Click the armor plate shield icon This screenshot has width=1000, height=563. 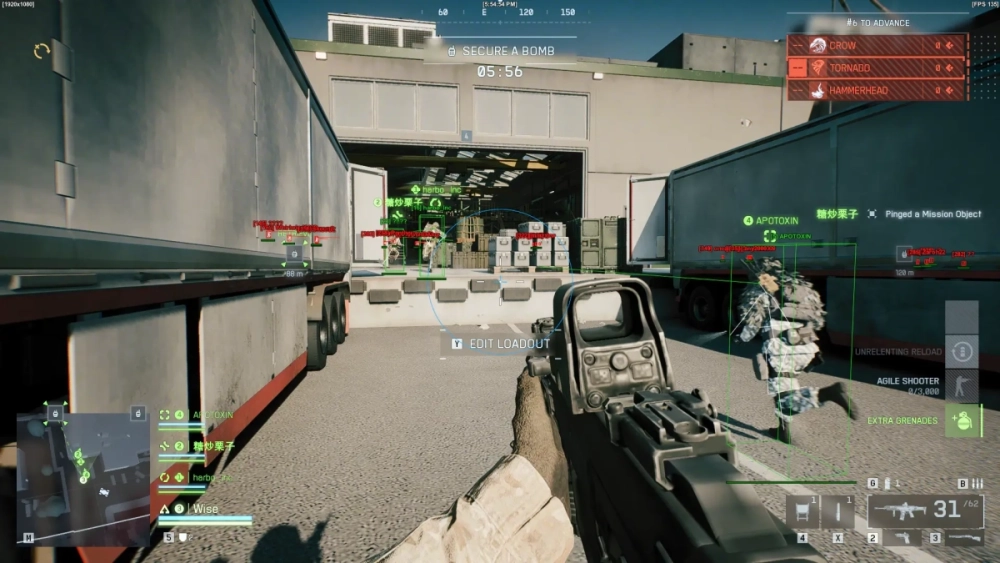coord(183,537)
